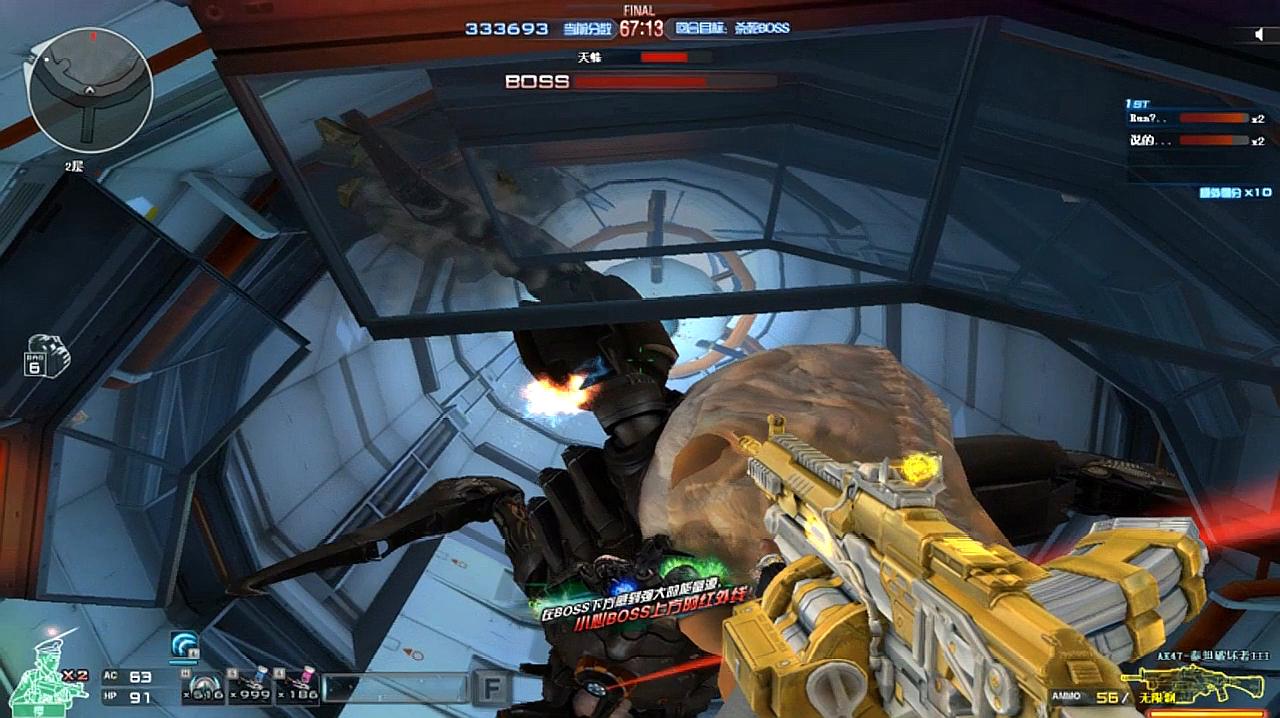
Task: Toggle the speaker sound icon
Action: (x=1258, y=35)
